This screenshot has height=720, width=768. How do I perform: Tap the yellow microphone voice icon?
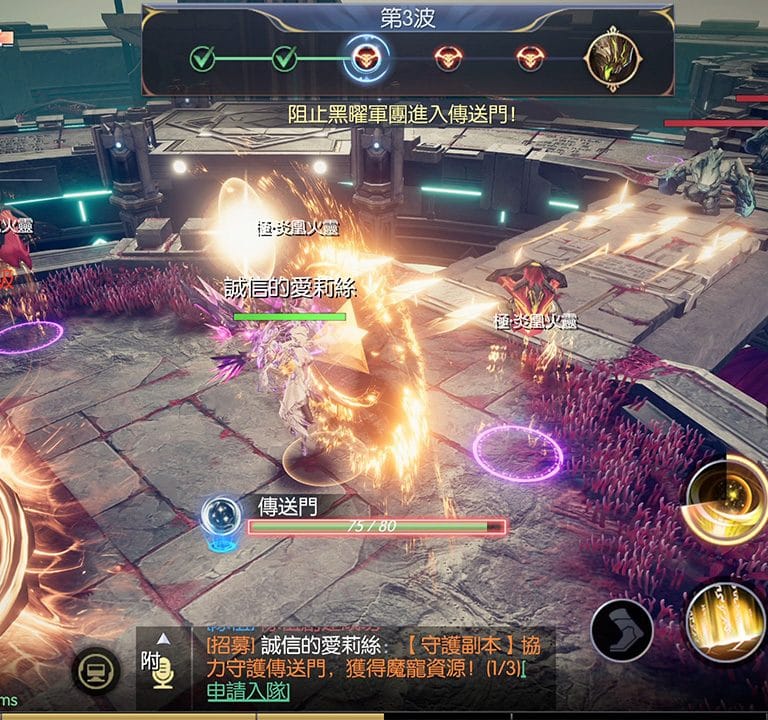pyautogui.click(x=163, y=677)
